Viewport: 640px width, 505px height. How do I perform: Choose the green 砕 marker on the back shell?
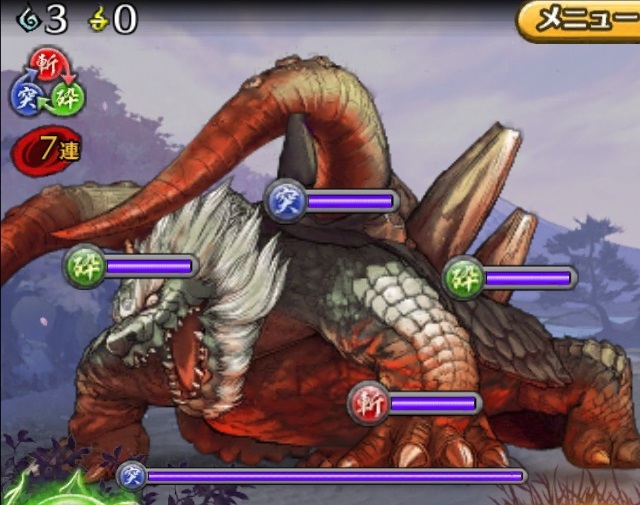pos(462,277)
